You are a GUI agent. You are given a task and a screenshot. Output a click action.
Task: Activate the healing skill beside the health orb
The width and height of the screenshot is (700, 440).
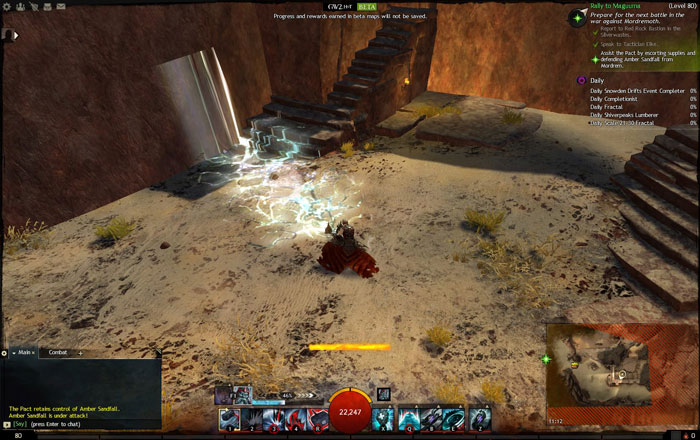[x=383, y=419]
